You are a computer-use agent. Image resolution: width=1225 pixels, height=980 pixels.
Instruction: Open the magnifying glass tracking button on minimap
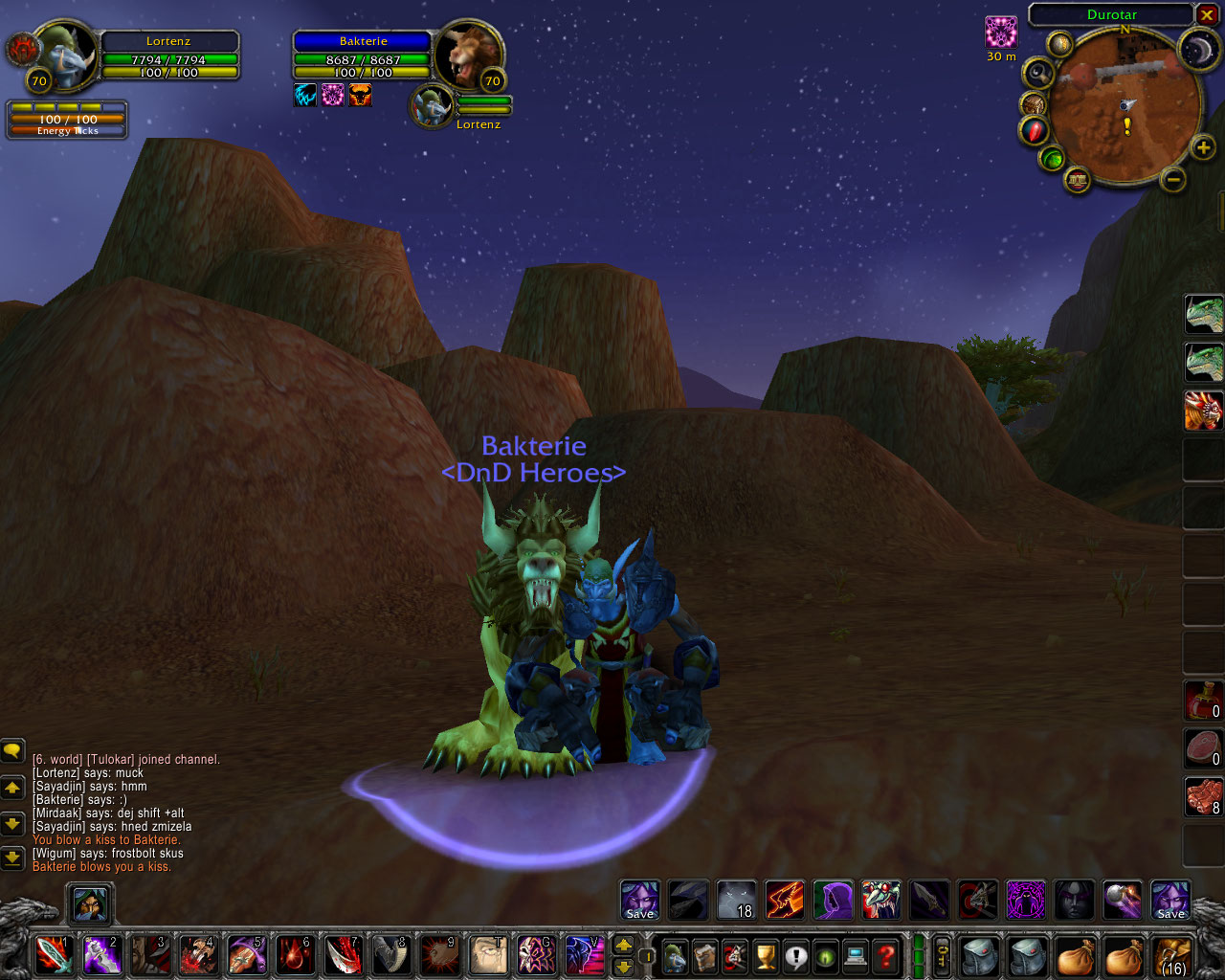click(x=1037, y=73)
